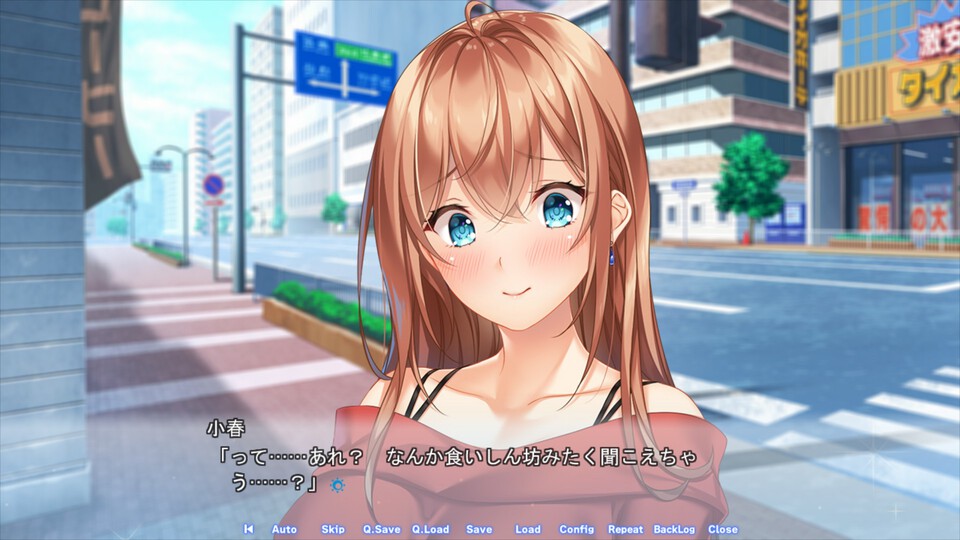The image size is (960, 540).
Task: Open the Config settings
Action: tap(576, 529)
